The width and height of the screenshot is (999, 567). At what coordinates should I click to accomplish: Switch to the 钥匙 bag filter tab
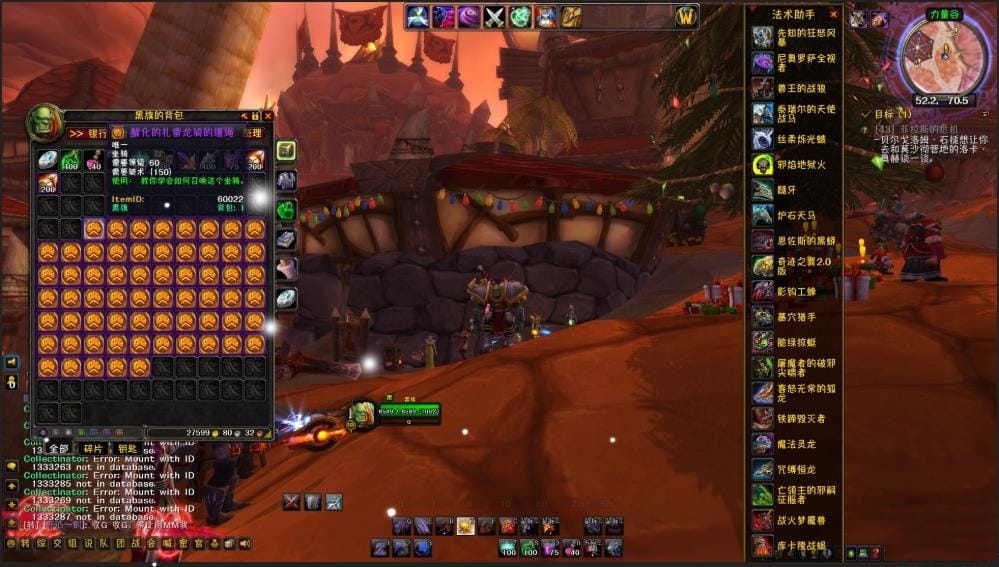click(127, 448)
